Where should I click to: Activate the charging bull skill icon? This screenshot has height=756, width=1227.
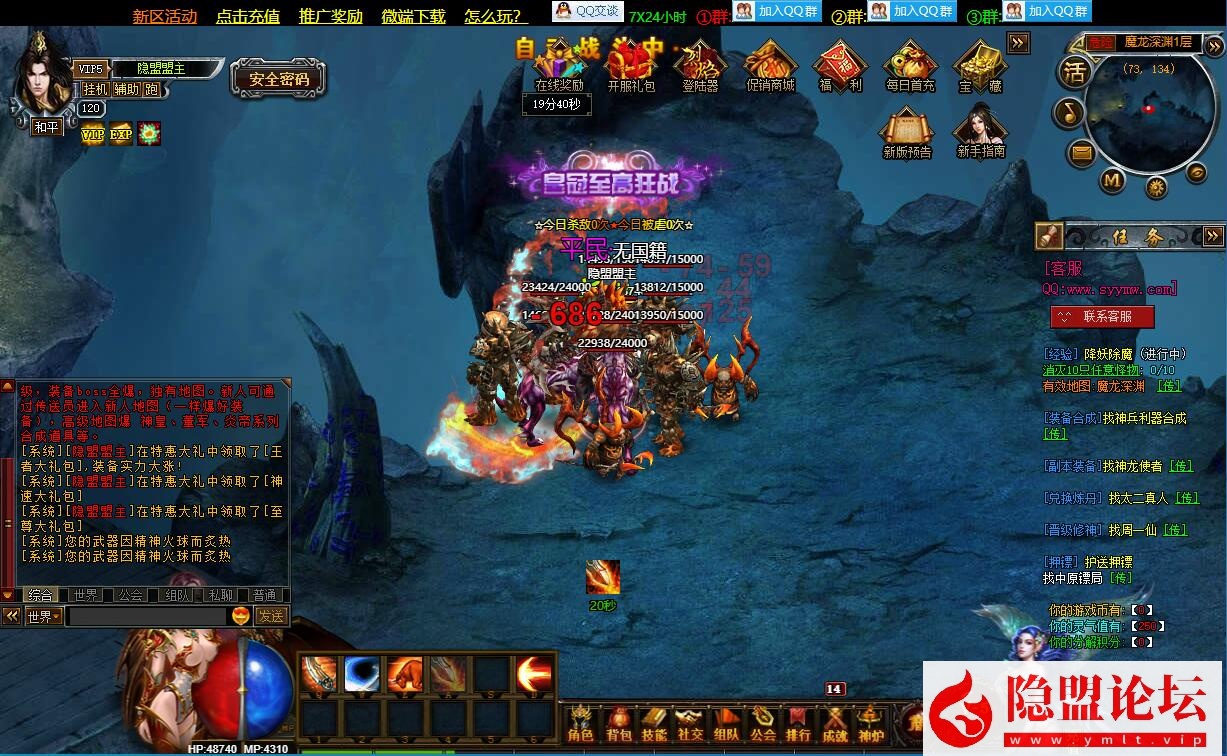click(x=404, y=675)
